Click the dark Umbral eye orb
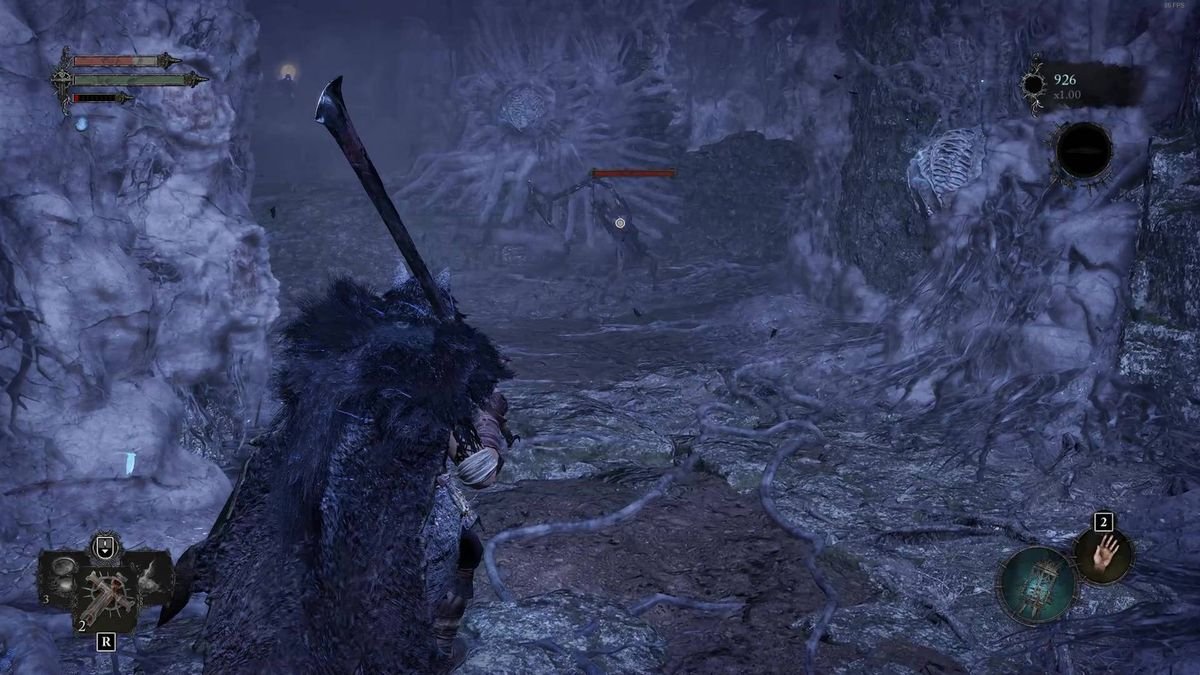 pos(1084,152)
